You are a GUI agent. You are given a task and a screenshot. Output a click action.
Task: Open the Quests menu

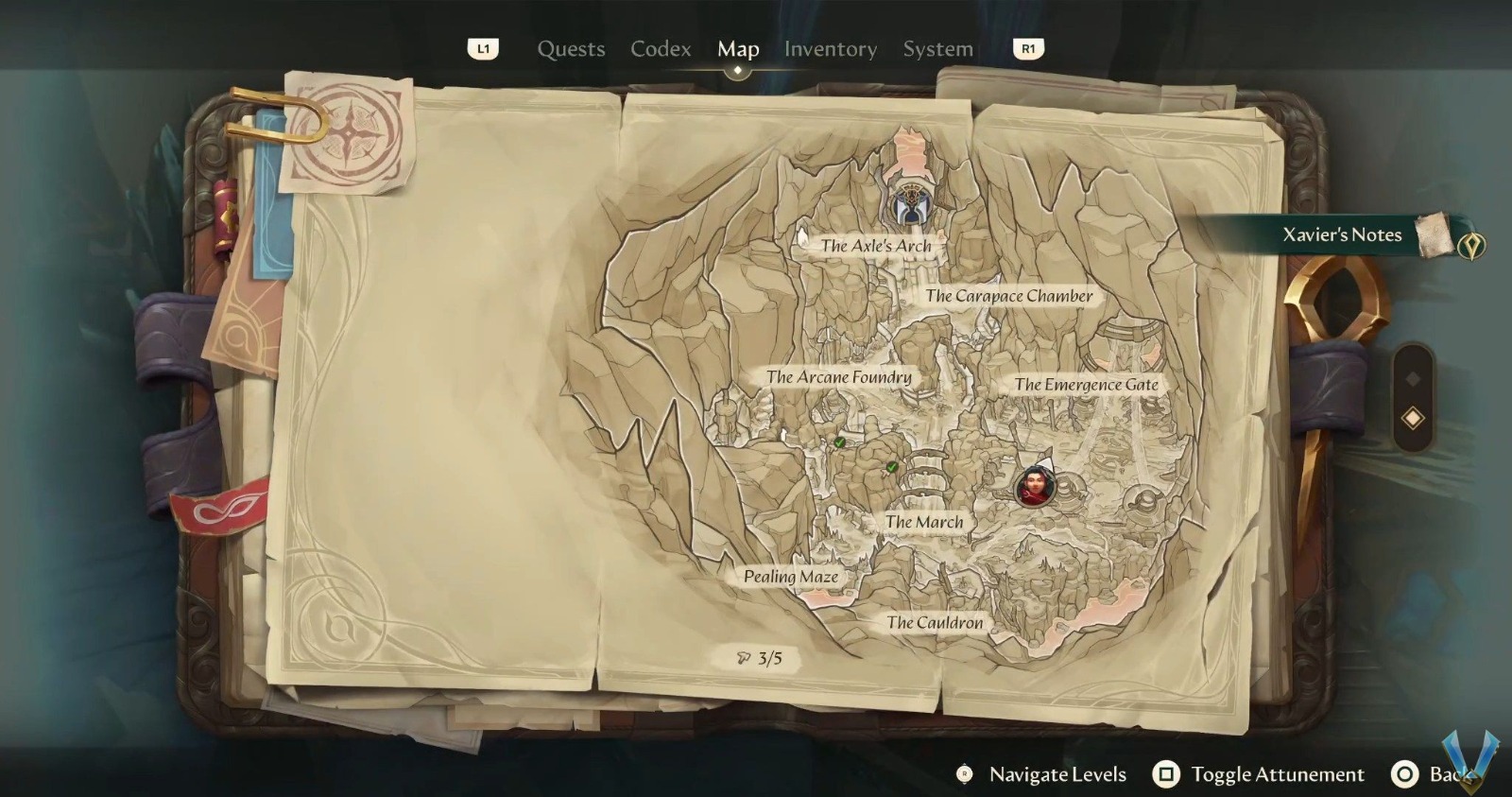(x=571, y=49)
